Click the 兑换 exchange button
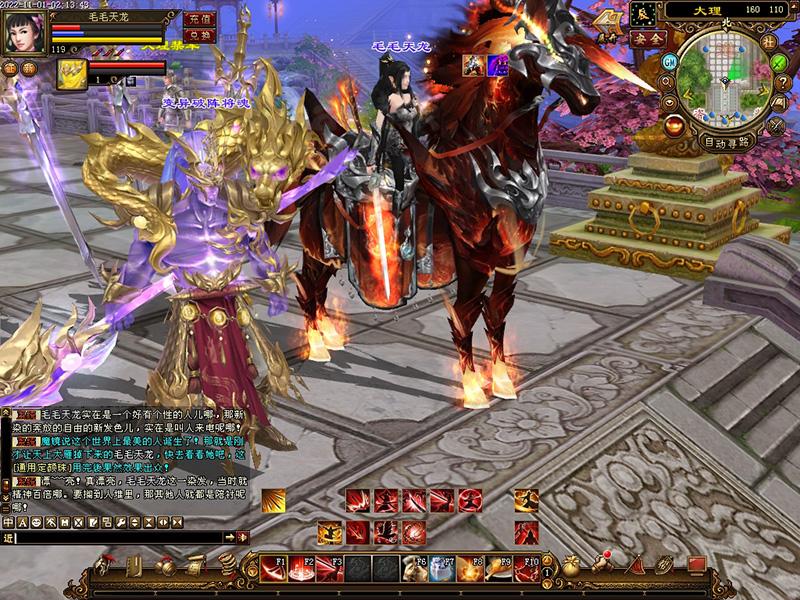This screenshot has width=800, height=600. coord(200,35)
